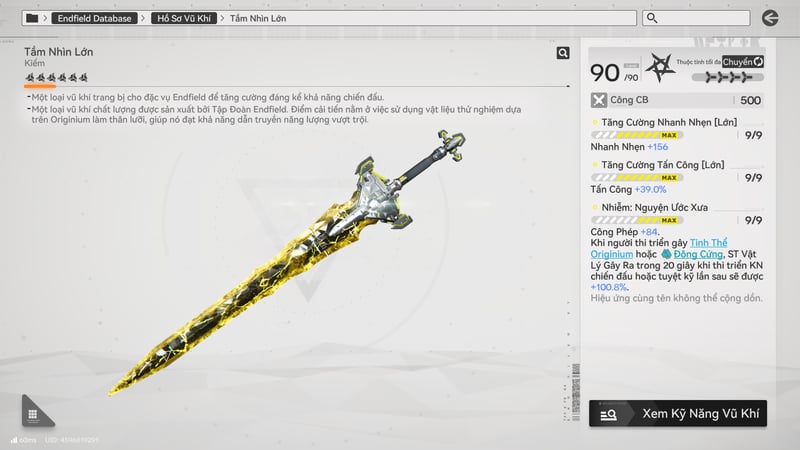Go to Hồ Sơ Vũ Khí breadcrumb
The image size is (800, 450).
[186, 18]
